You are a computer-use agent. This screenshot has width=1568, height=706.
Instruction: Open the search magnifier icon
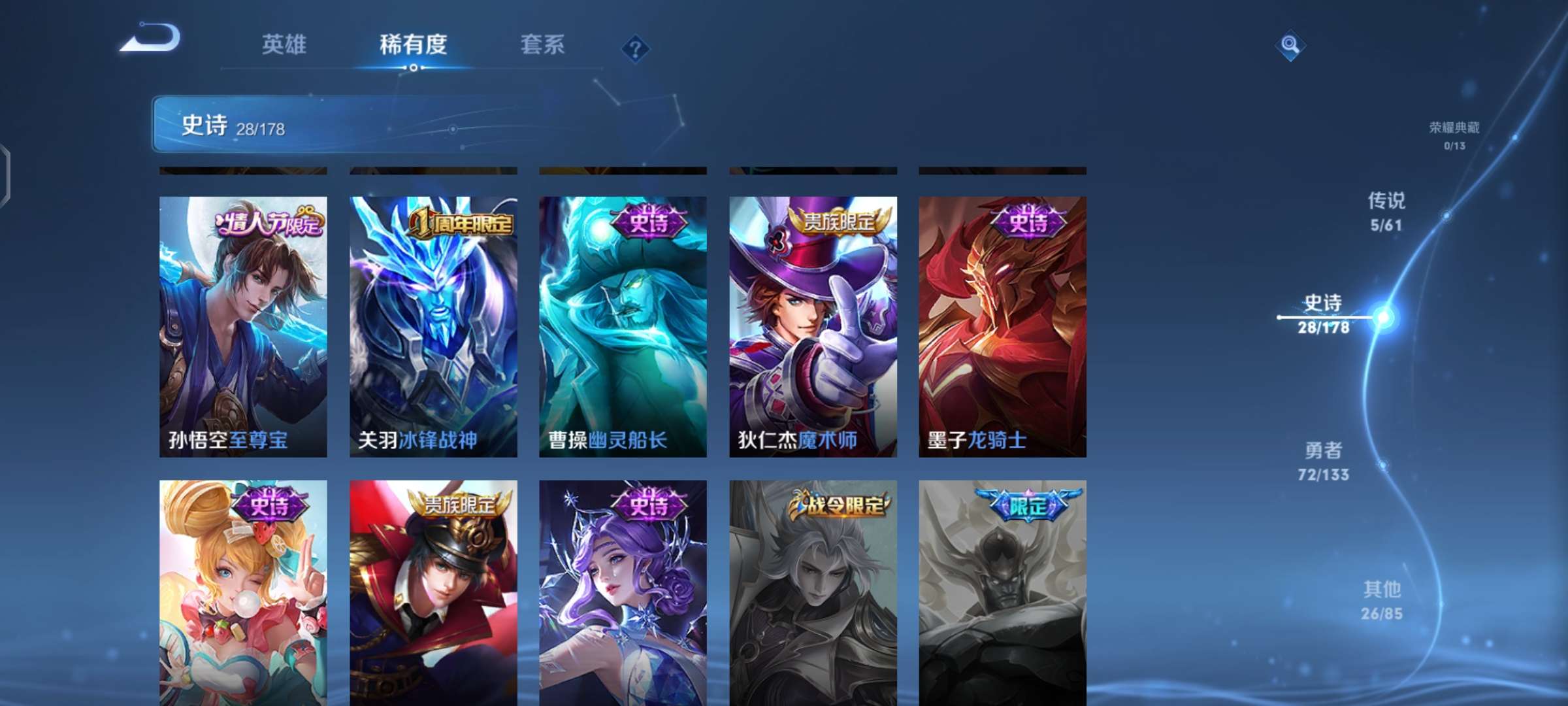pos(1289,44)
